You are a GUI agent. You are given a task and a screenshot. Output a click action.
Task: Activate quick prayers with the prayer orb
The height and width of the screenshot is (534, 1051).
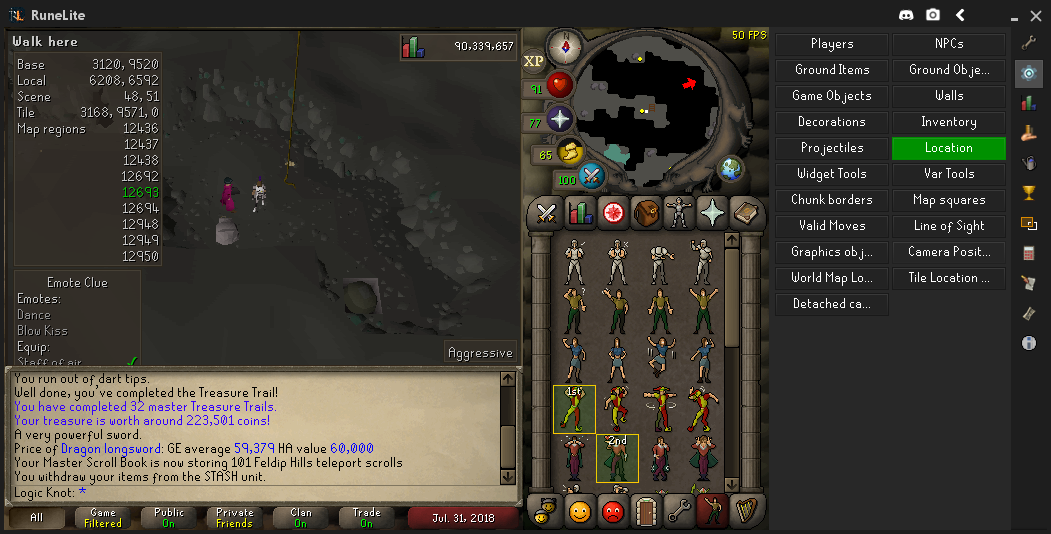pyautogui.click(x=560, y=119)
